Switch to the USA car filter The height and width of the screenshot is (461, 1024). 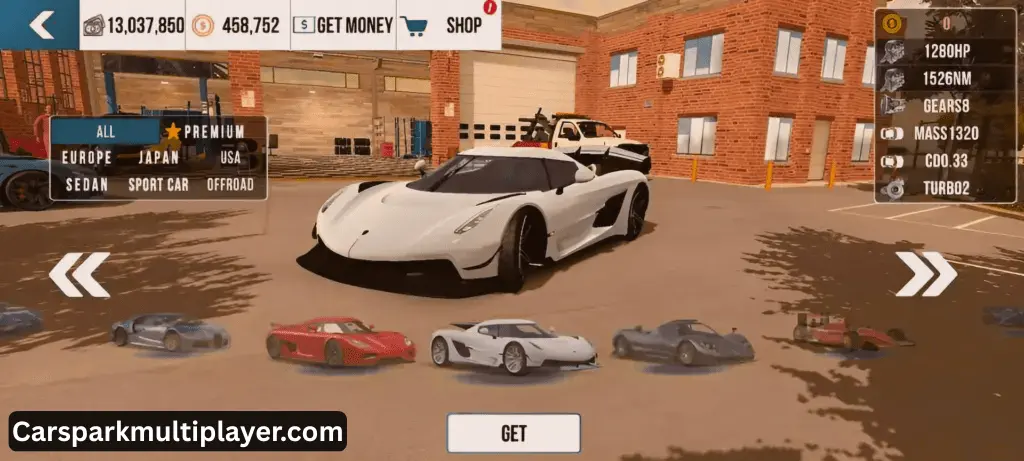click(x=230, y=157)
